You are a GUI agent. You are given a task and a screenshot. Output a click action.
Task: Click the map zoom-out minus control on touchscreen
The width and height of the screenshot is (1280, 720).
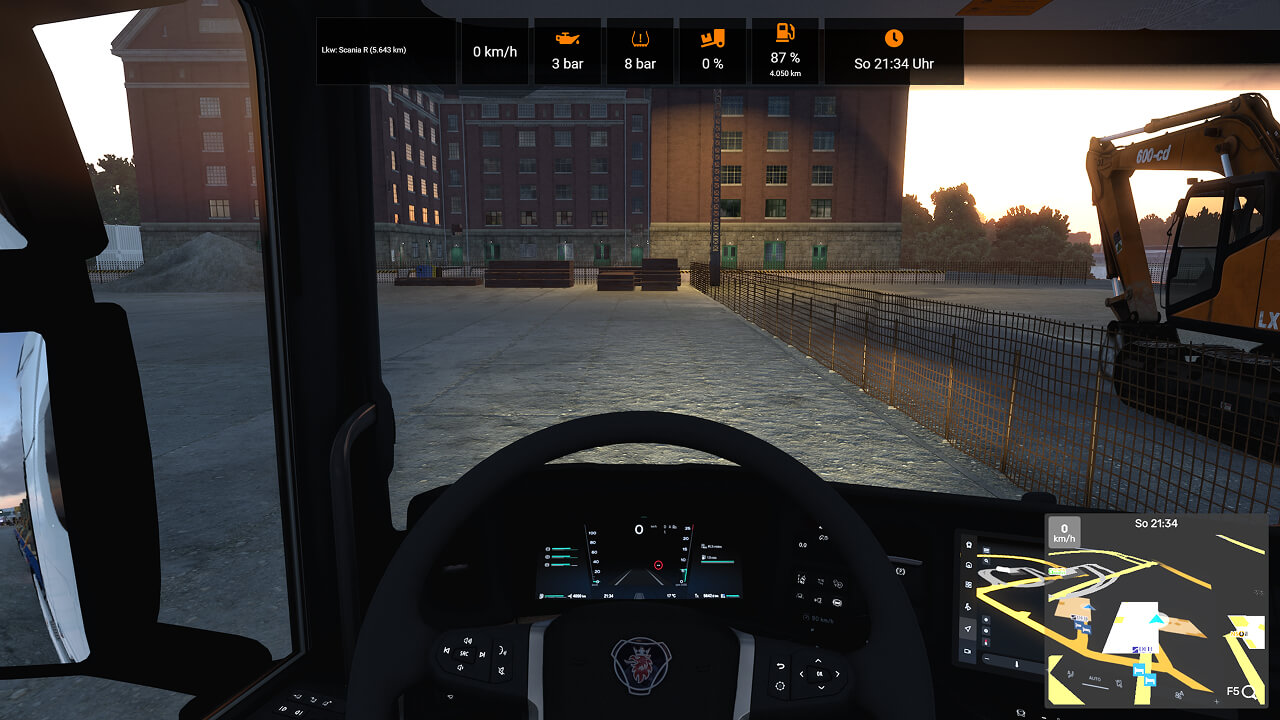coord(986,658)
